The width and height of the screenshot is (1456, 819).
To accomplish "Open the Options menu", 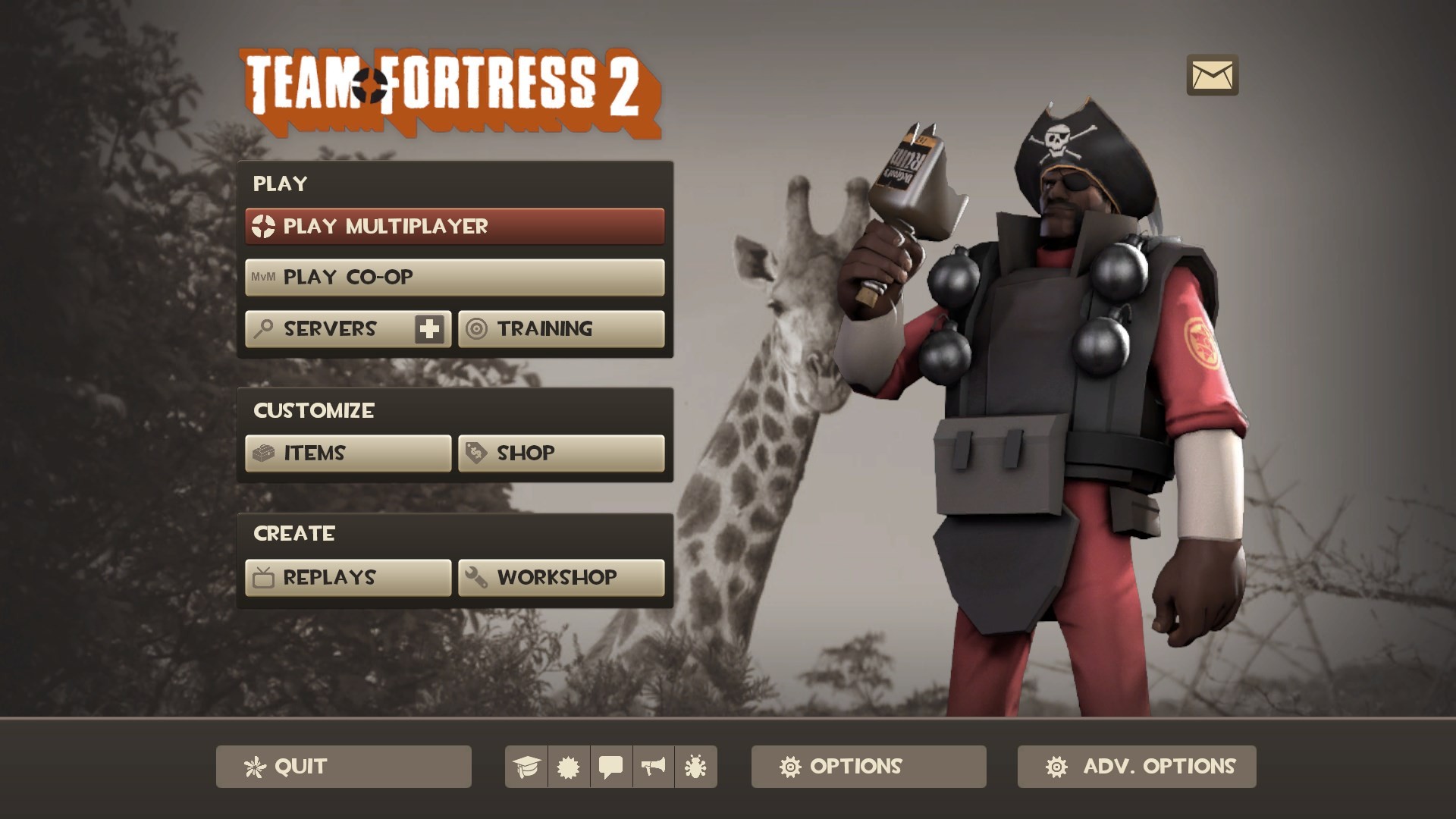I will coord(868,767).
